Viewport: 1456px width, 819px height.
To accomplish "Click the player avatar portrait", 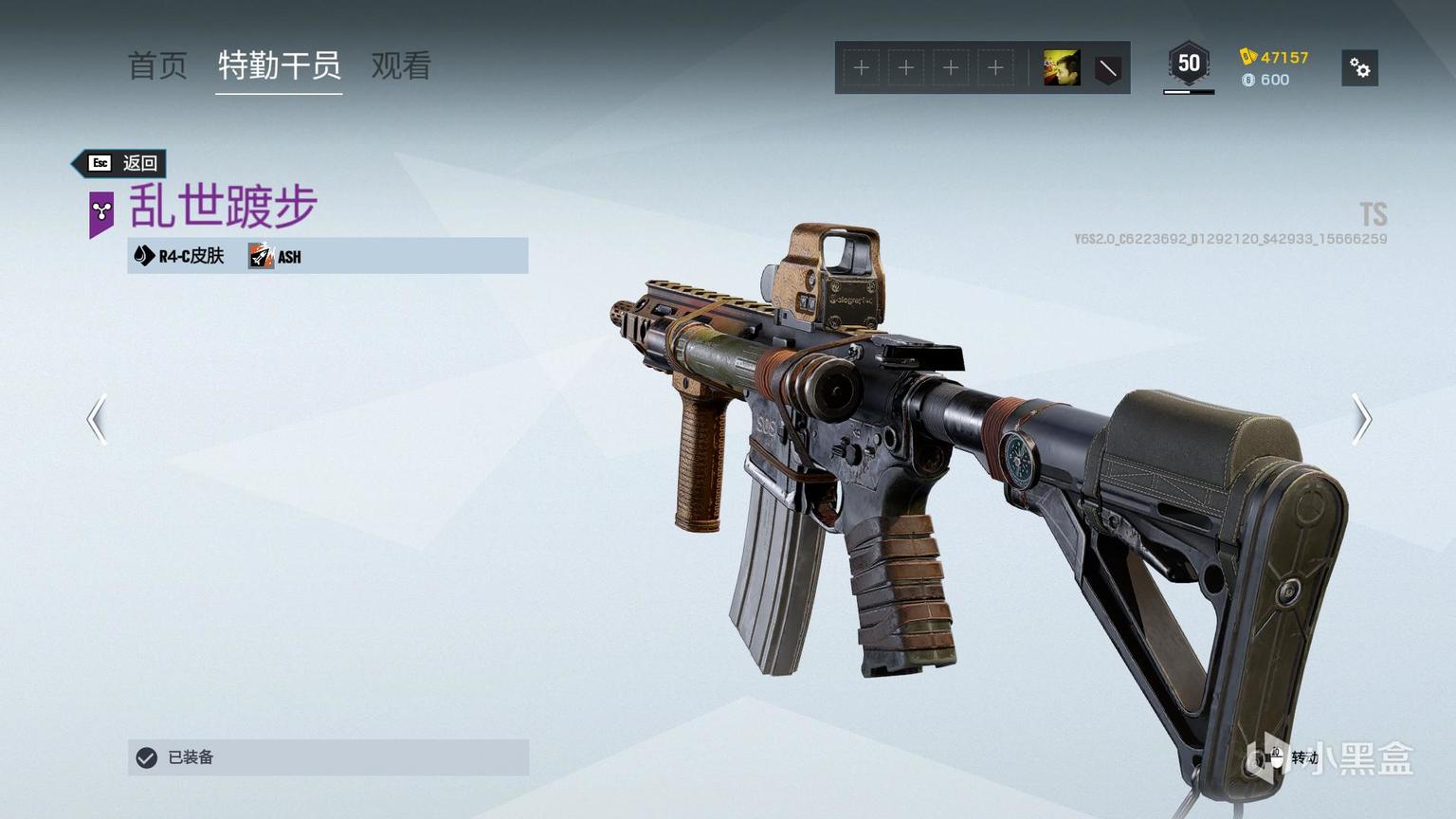I will (1062, 68).
